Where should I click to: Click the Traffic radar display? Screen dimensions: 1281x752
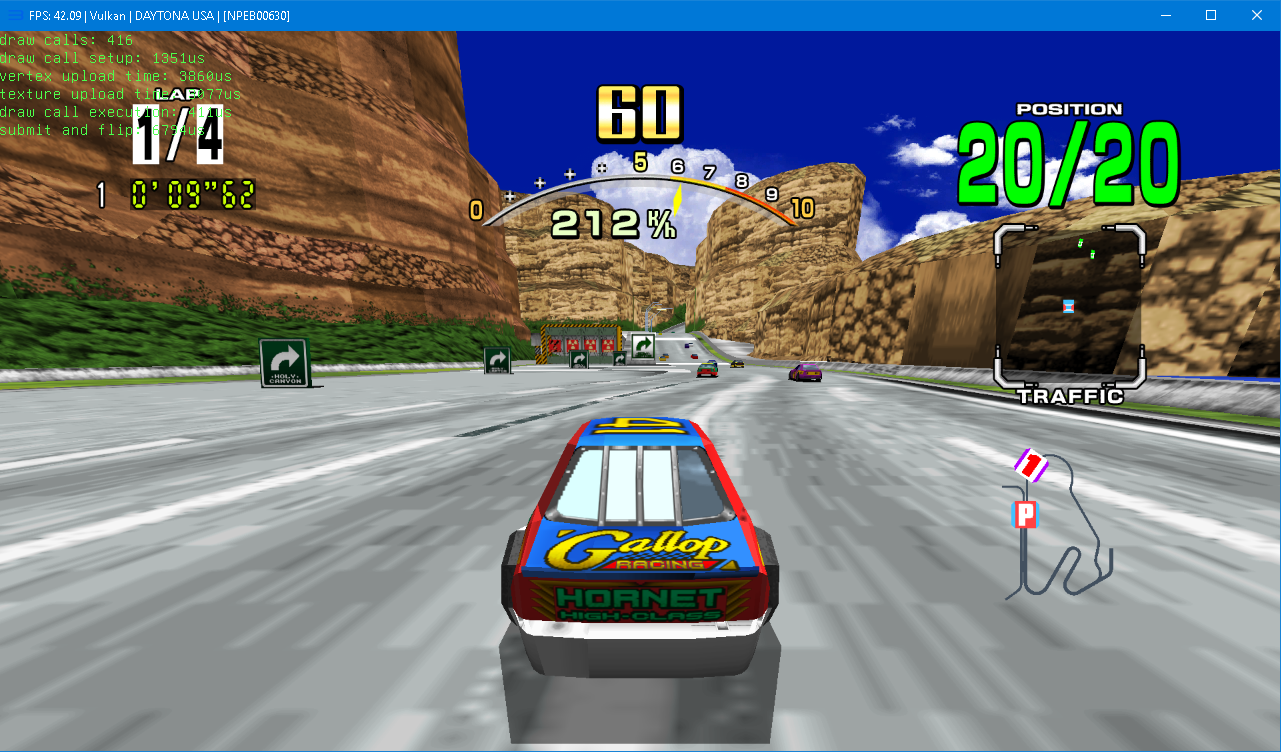pyautogui.click(x=1069, y=306)
